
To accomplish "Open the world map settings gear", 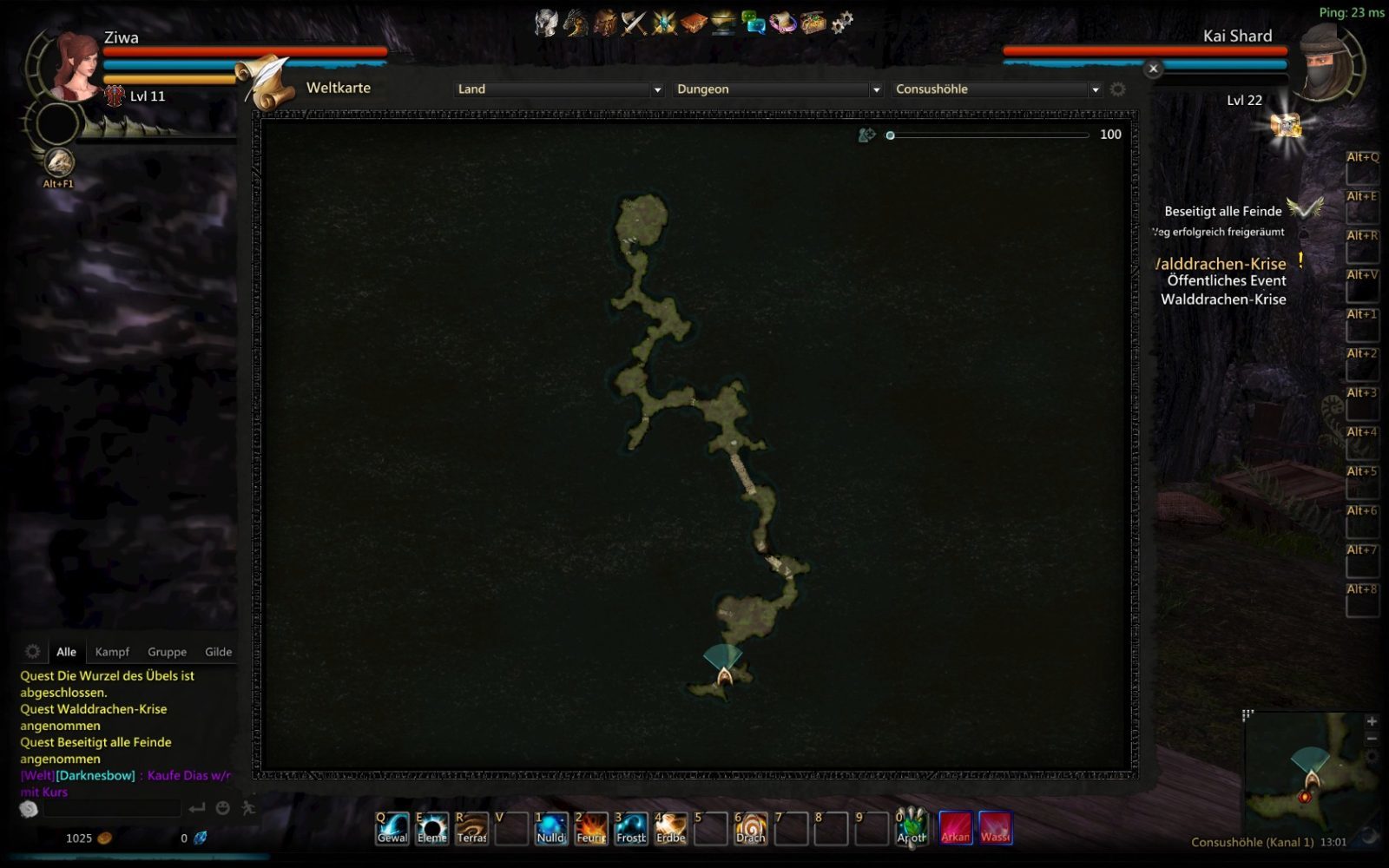I will pos(1118,89).
